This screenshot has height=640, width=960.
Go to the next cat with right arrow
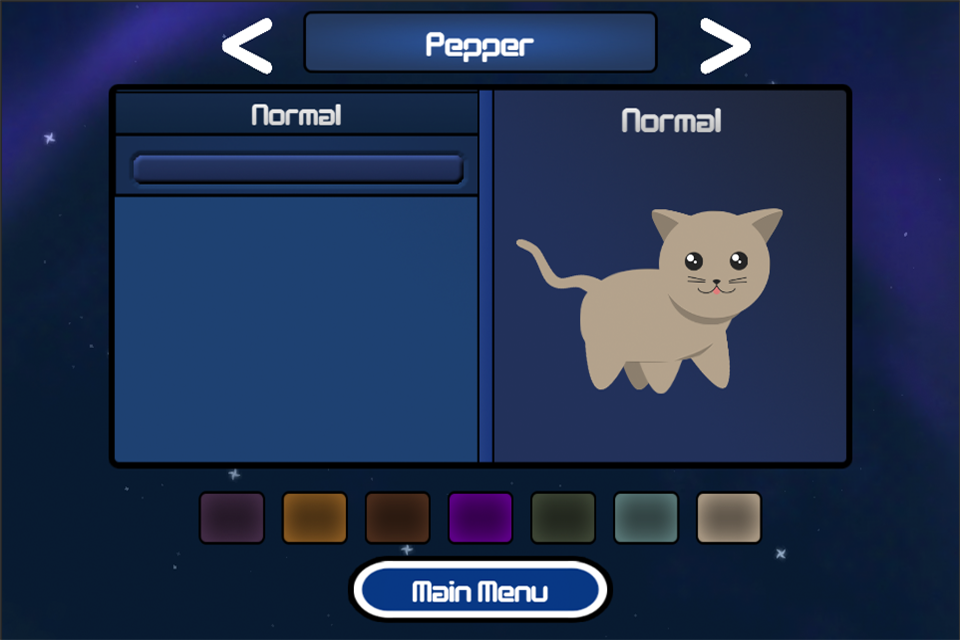pos(724,45)
